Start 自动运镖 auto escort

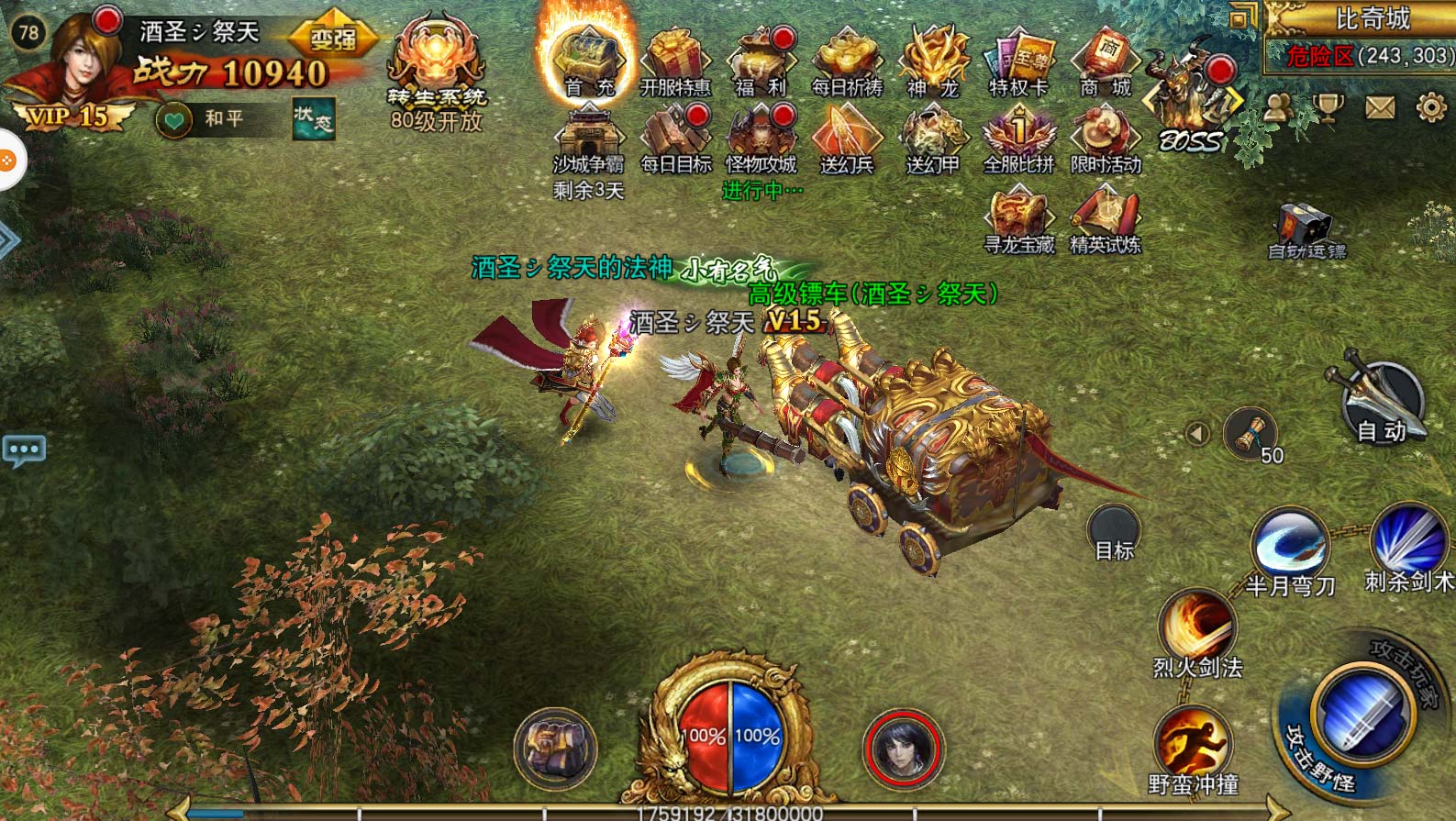(1306, 231)
